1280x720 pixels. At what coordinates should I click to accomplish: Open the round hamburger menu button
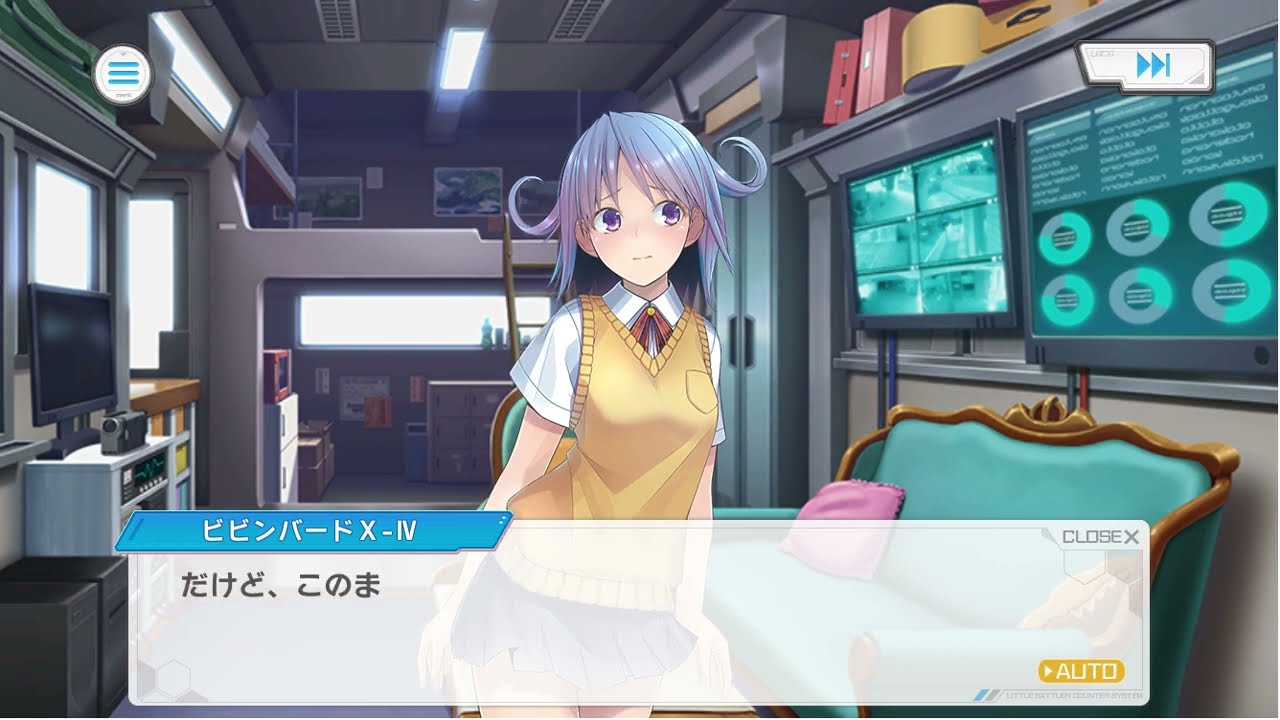[x=121, y=72]
